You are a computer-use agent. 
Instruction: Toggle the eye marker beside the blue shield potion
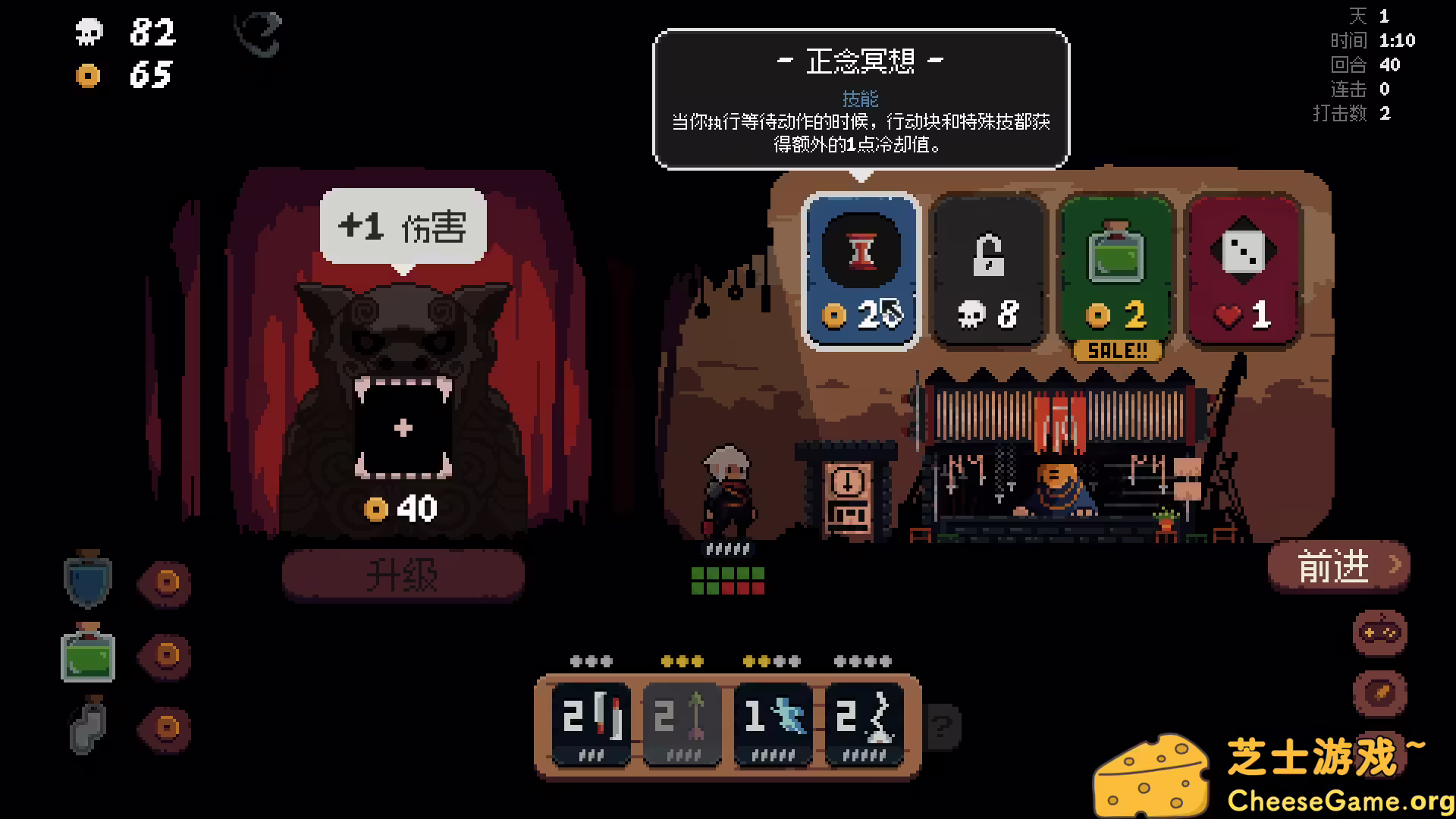click(165, 584)
